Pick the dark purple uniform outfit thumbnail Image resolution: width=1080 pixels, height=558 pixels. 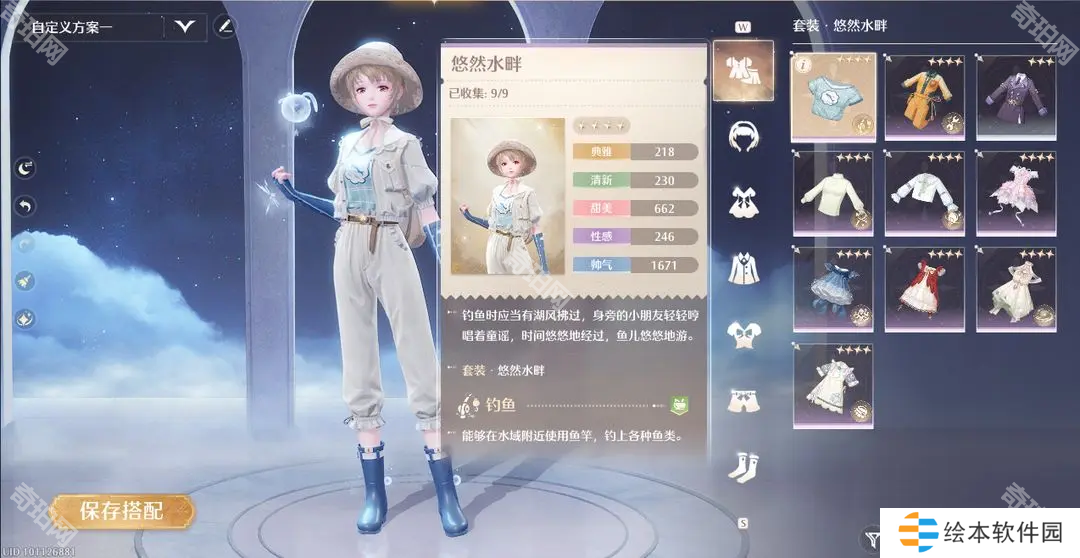(1015, 96)
